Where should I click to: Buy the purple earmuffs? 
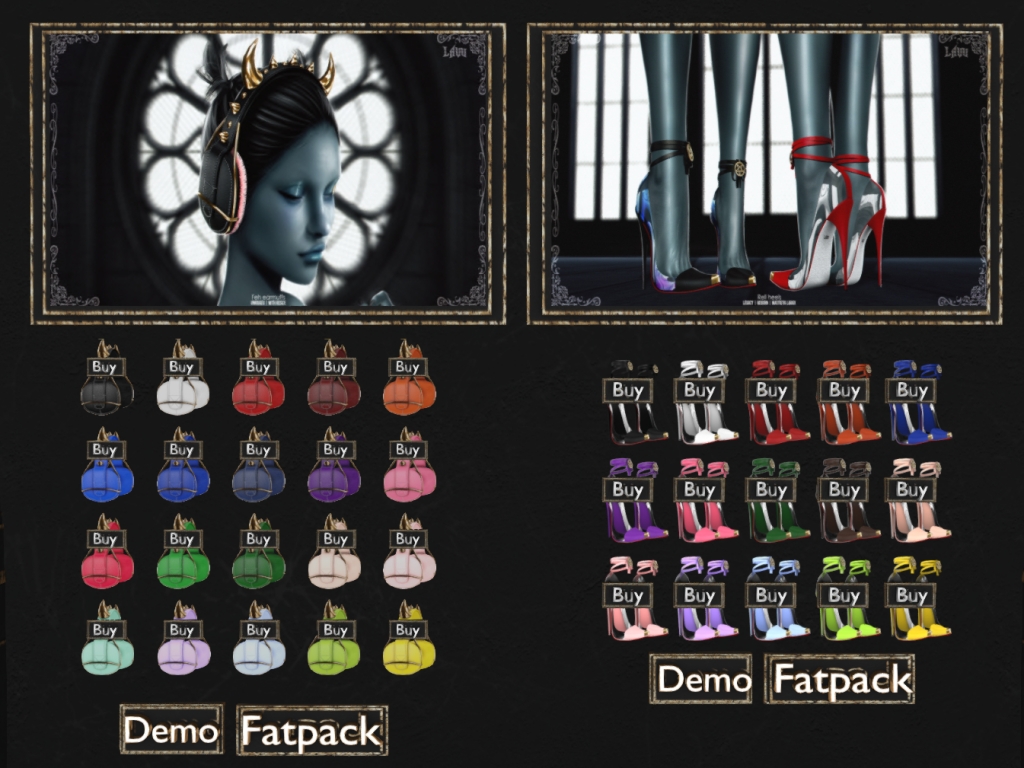pos(335,450)
